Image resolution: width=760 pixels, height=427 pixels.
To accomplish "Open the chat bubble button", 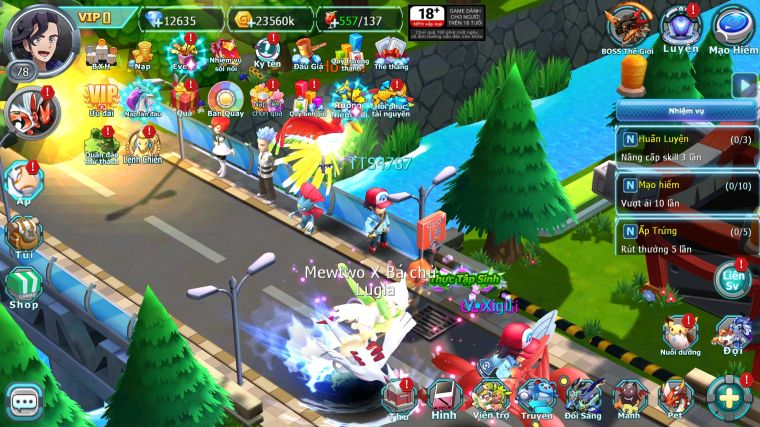I will [x=24, y=401].
